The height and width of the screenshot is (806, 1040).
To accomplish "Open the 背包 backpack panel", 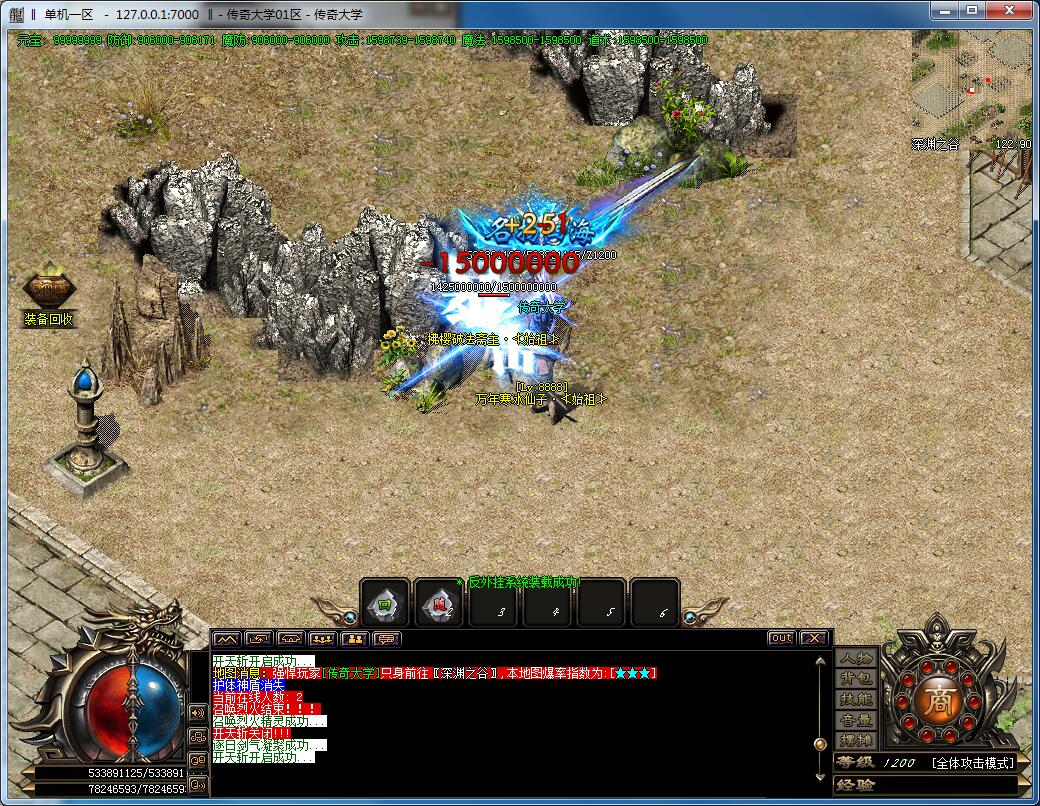I will point(856,679).
